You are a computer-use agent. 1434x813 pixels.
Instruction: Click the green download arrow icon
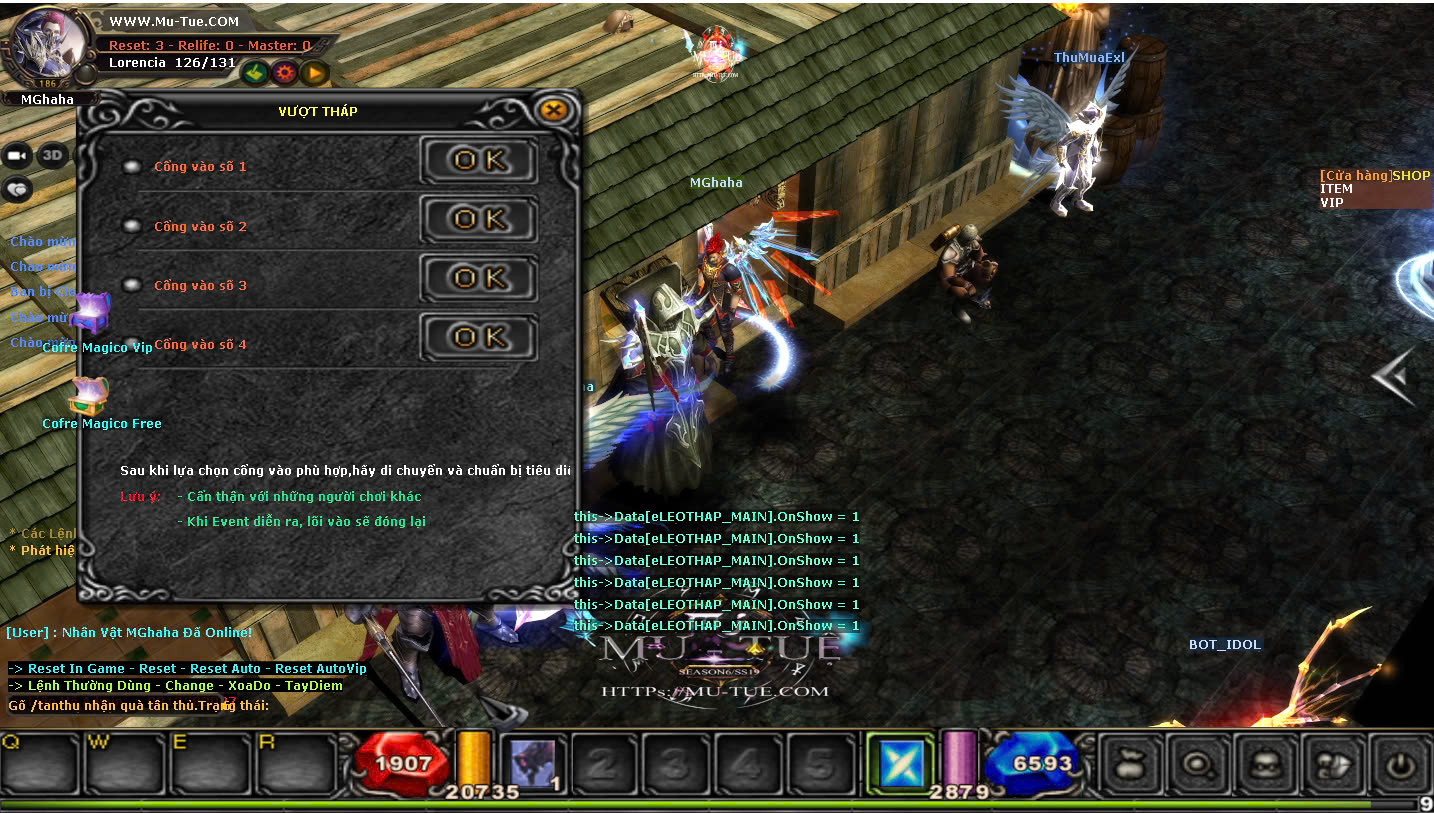coord(255,73)
